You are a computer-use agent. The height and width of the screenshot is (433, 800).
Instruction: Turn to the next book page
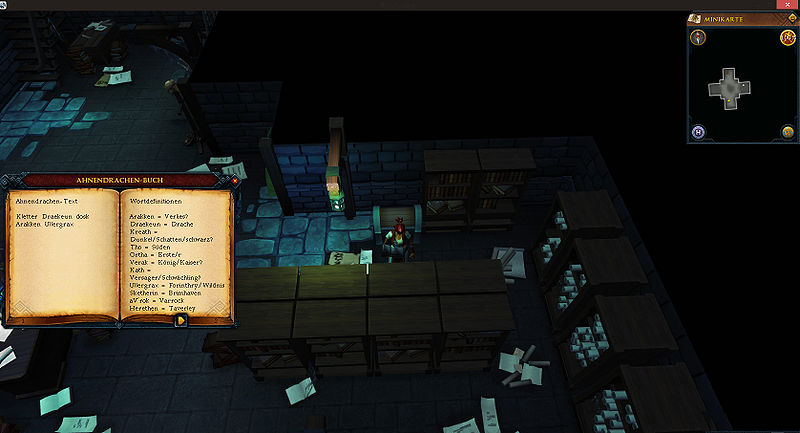[x=181, y=321]
